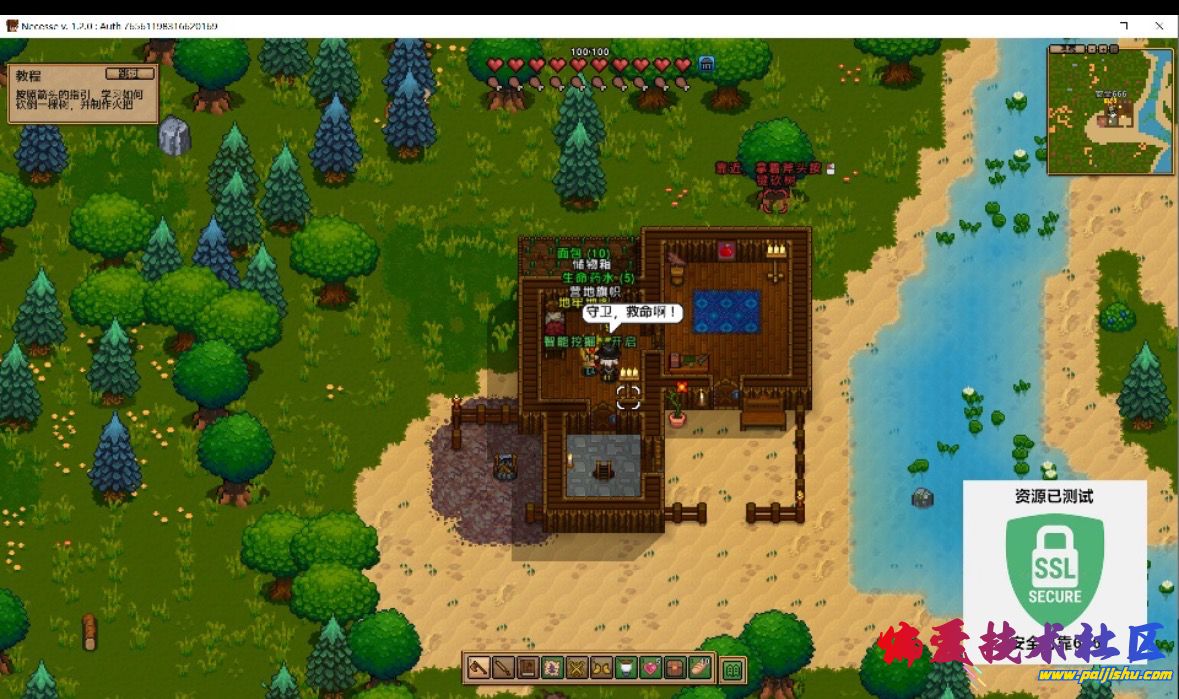Image resolution: width=1179 pixels, height=699 pixels.
Task: Click the blue settlement icon beside hearts
Action: tap(707, 64)
